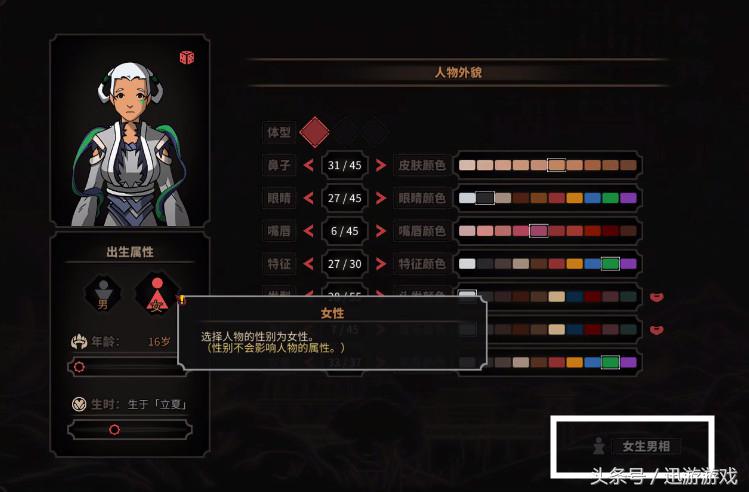This screenshot has width=749, height=492.
Task: Go to previous nose (鼻子) style
Action: [308, 165]
